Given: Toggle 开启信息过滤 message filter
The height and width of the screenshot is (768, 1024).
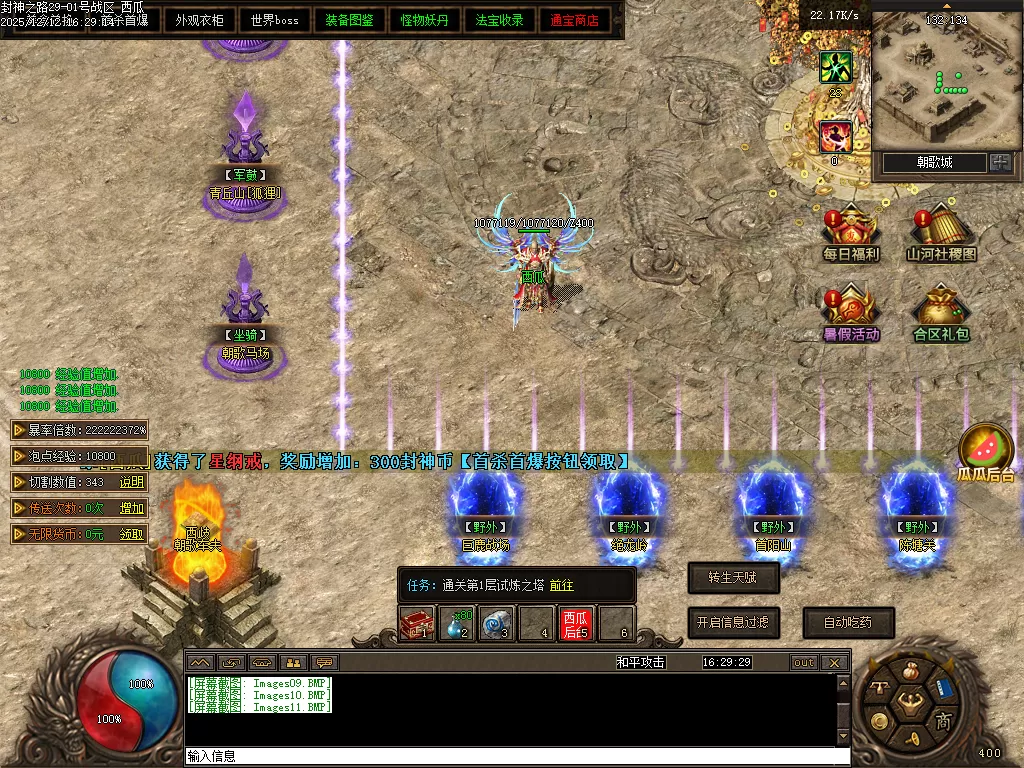Looking at the screenshot, I should point(733,622).
